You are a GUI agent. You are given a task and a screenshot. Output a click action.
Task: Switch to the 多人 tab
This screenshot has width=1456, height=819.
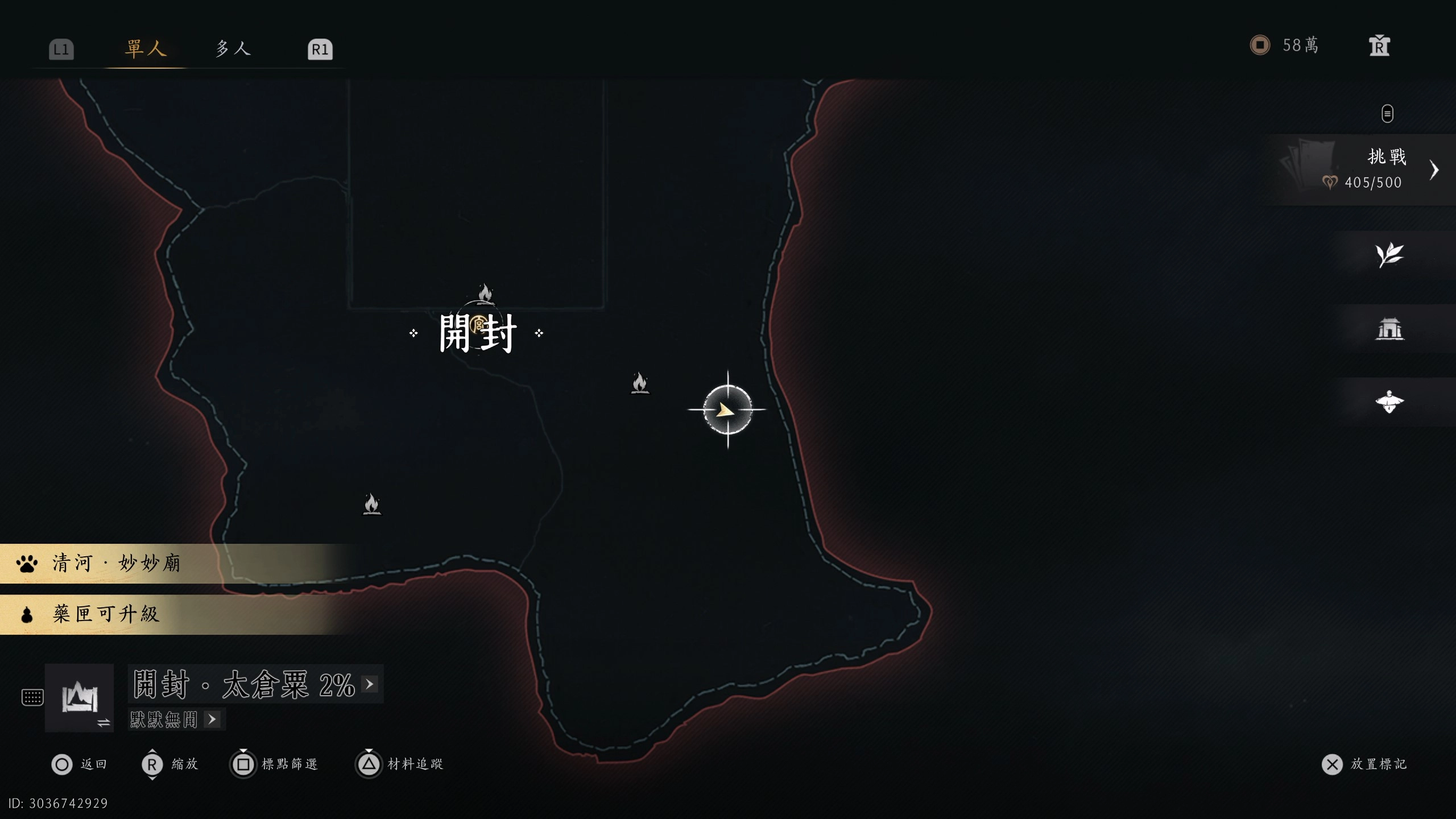pos(233,48)
